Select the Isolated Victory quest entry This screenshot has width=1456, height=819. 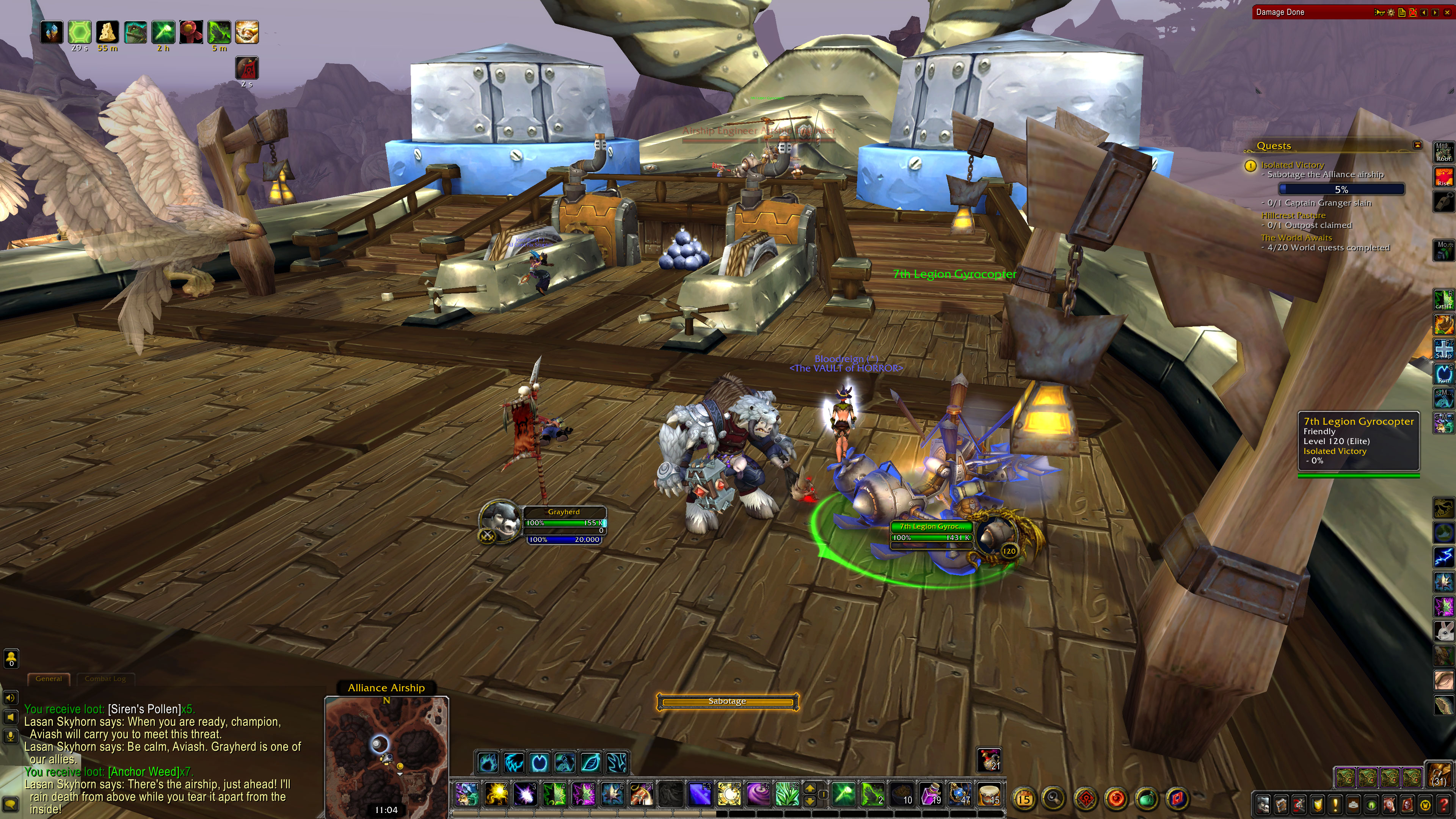[x=1292, y=165]
